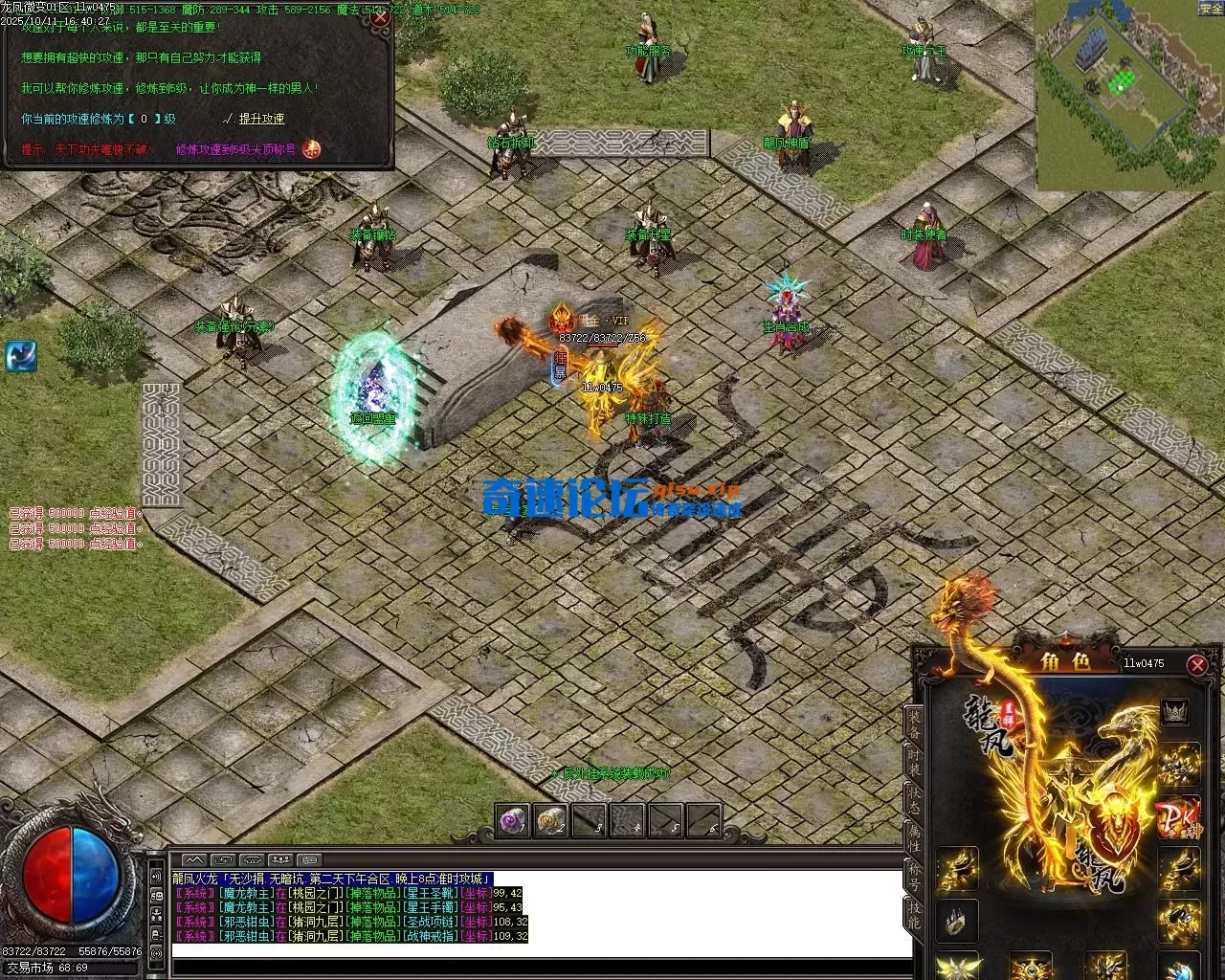Click the 安全 mode button above the minimap
The width and height of the screenshot is (1225, 980).
1211,9
